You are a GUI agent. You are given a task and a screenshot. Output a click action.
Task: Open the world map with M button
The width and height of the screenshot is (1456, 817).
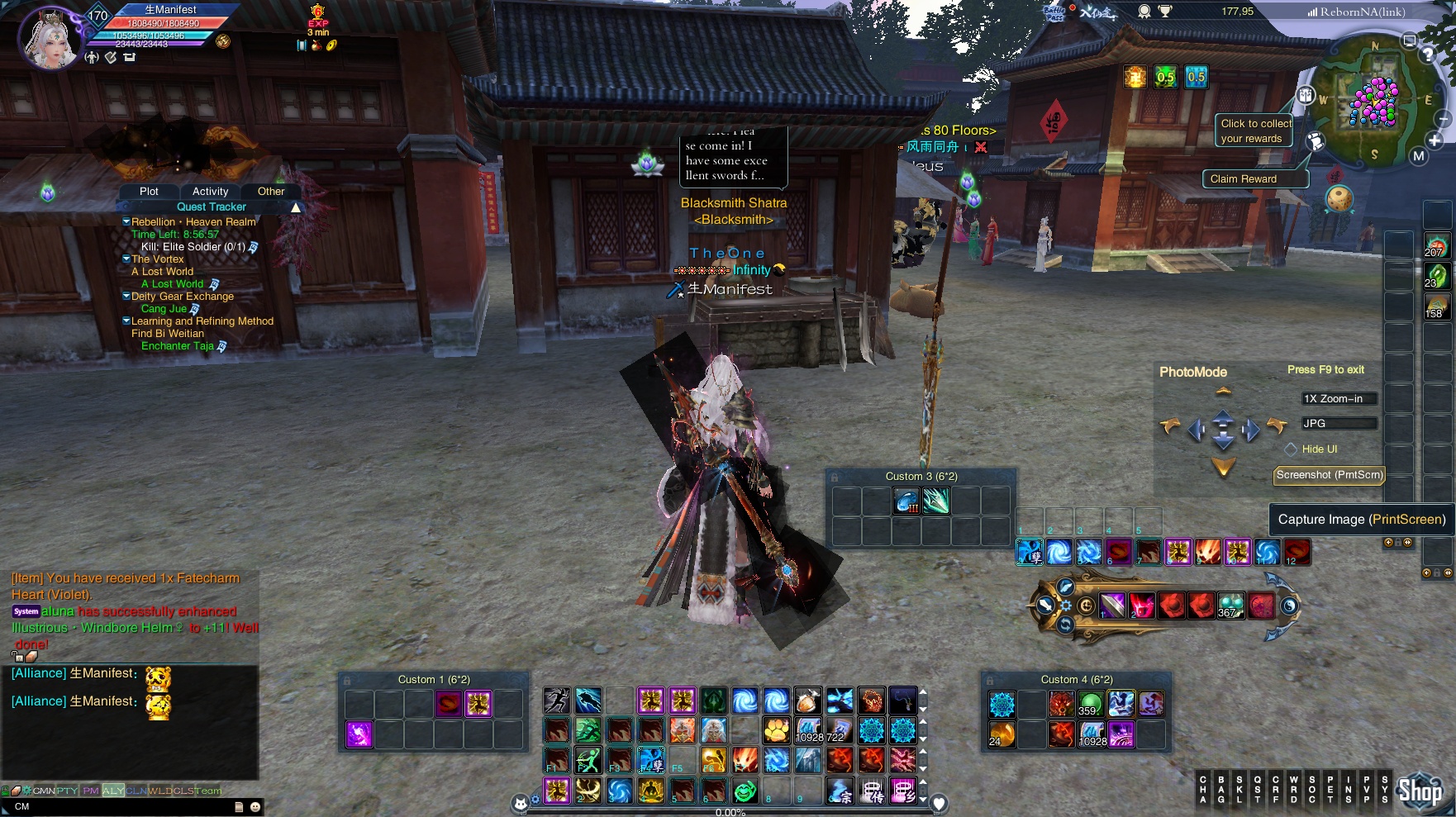click(x=1419, y=156)
